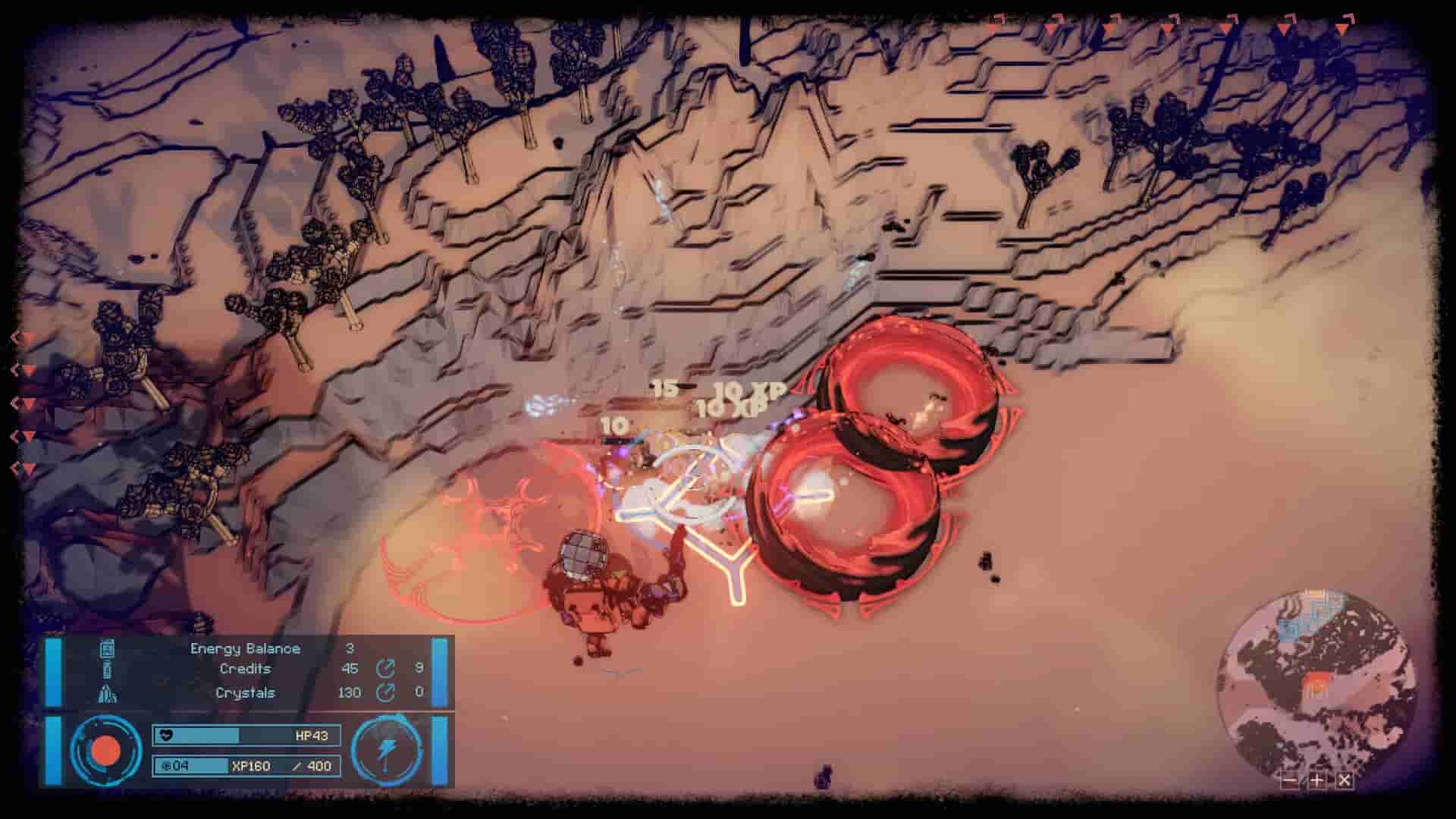This screenshot has width=1456, height=819.
Task: Click the heart icon on the HP bar
Action: tap(167, 735)
